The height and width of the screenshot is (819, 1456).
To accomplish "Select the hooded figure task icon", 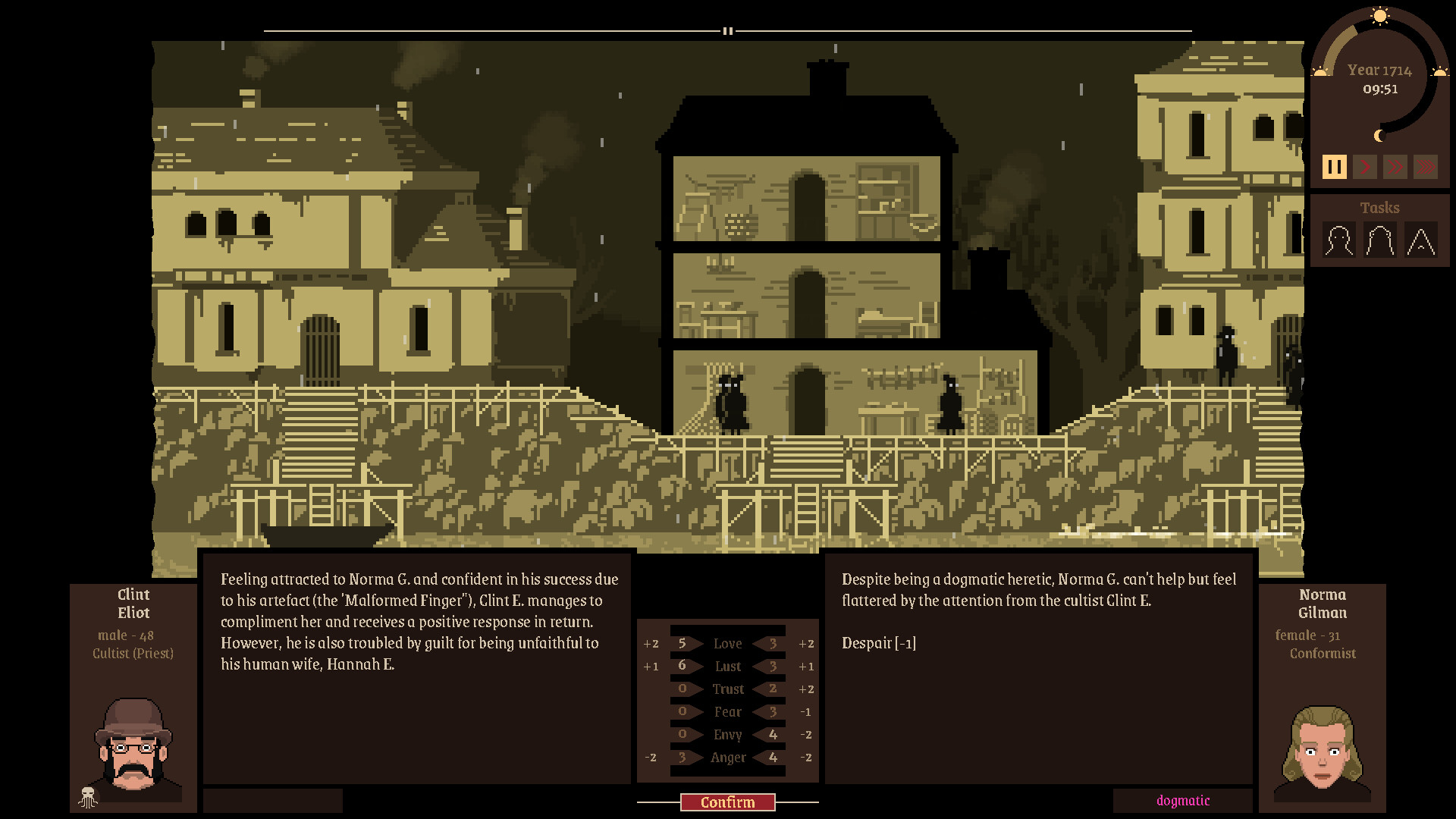I will click(1379, 241).
